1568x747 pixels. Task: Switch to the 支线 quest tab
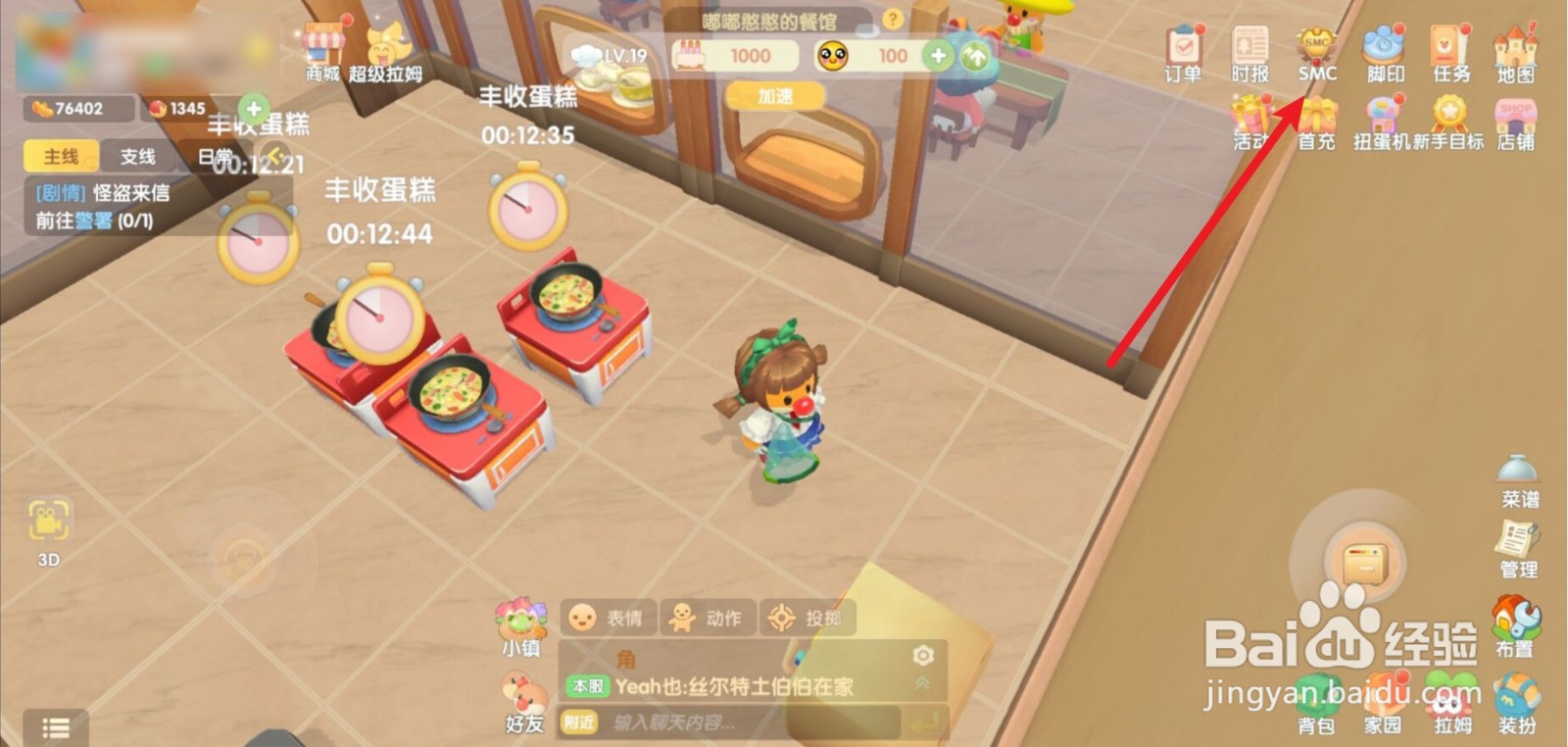[x=138, y=157]
